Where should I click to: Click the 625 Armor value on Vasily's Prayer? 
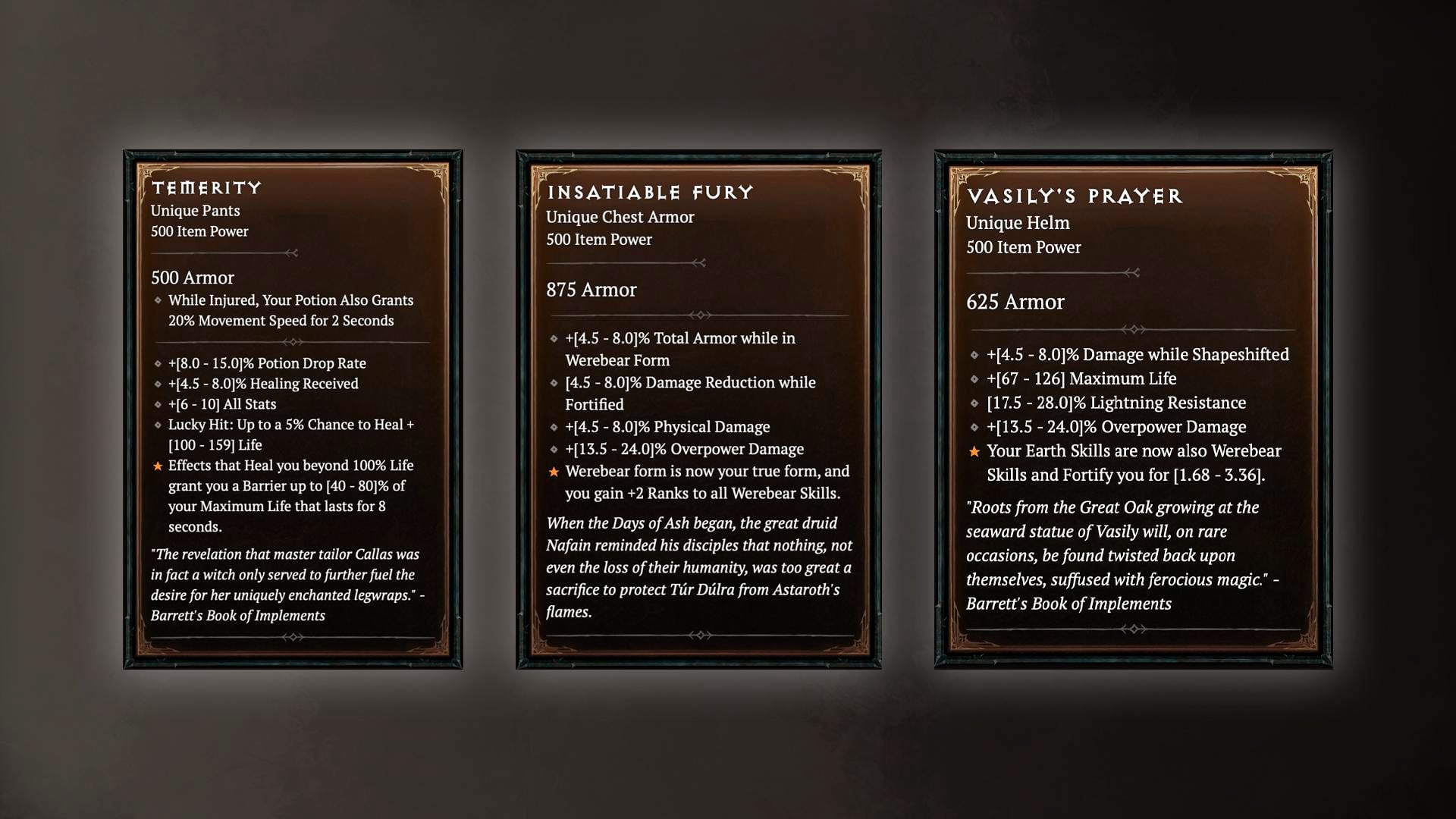tap(1016, 302)
